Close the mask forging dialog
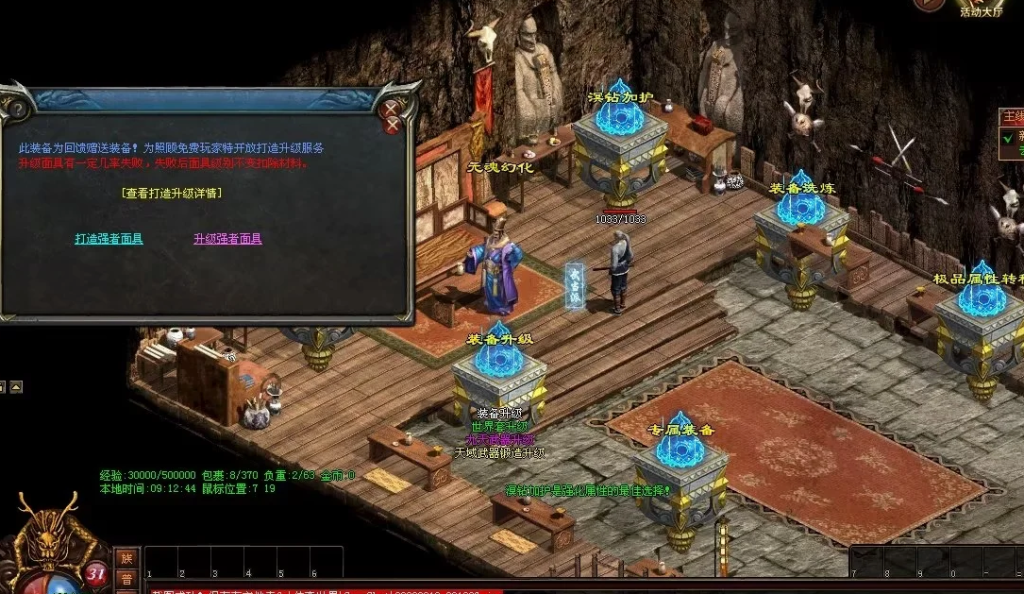Screen dimensions: 1024x594 coord(393,116)
